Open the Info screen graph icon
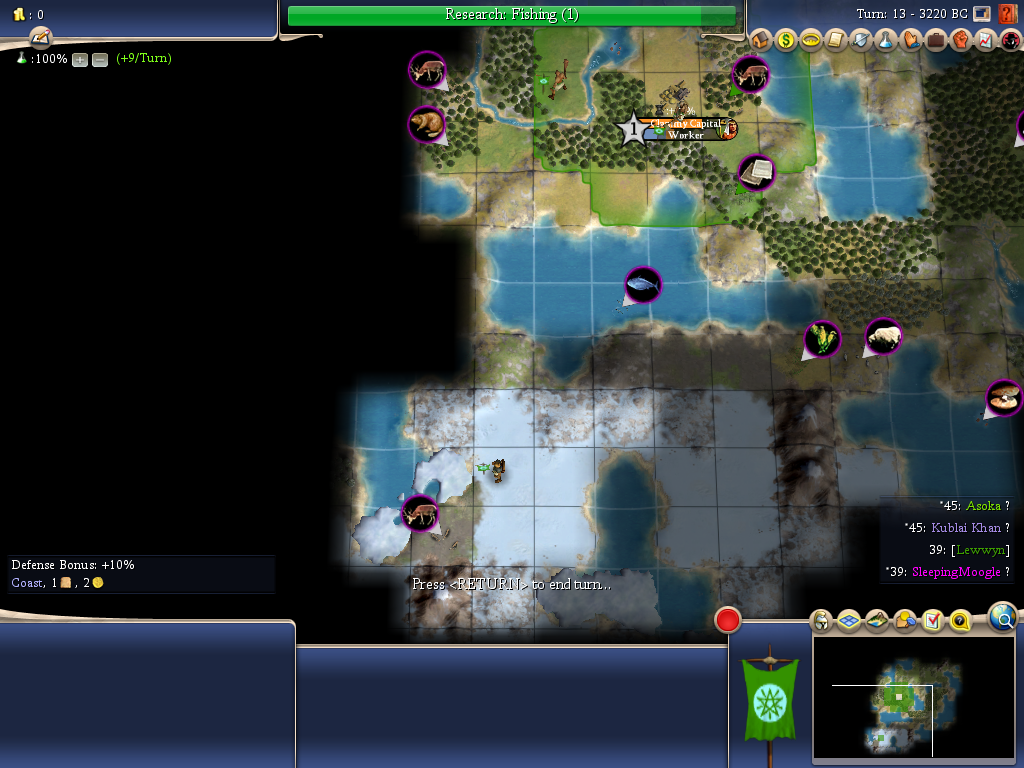Screen dimensions: 1024x768 click(984, 40)
